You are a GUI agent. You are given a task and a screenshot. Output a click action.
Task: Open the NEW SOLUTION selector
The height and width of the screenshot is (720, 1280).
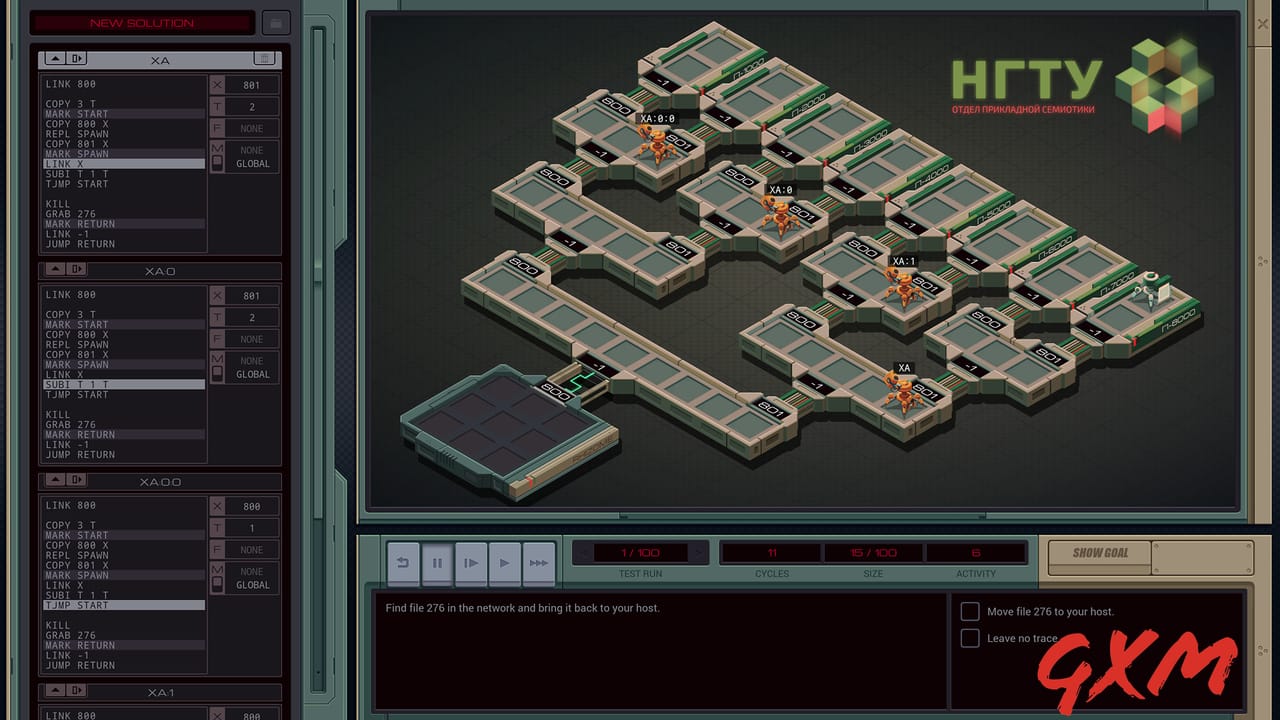(x=140, y=22)
